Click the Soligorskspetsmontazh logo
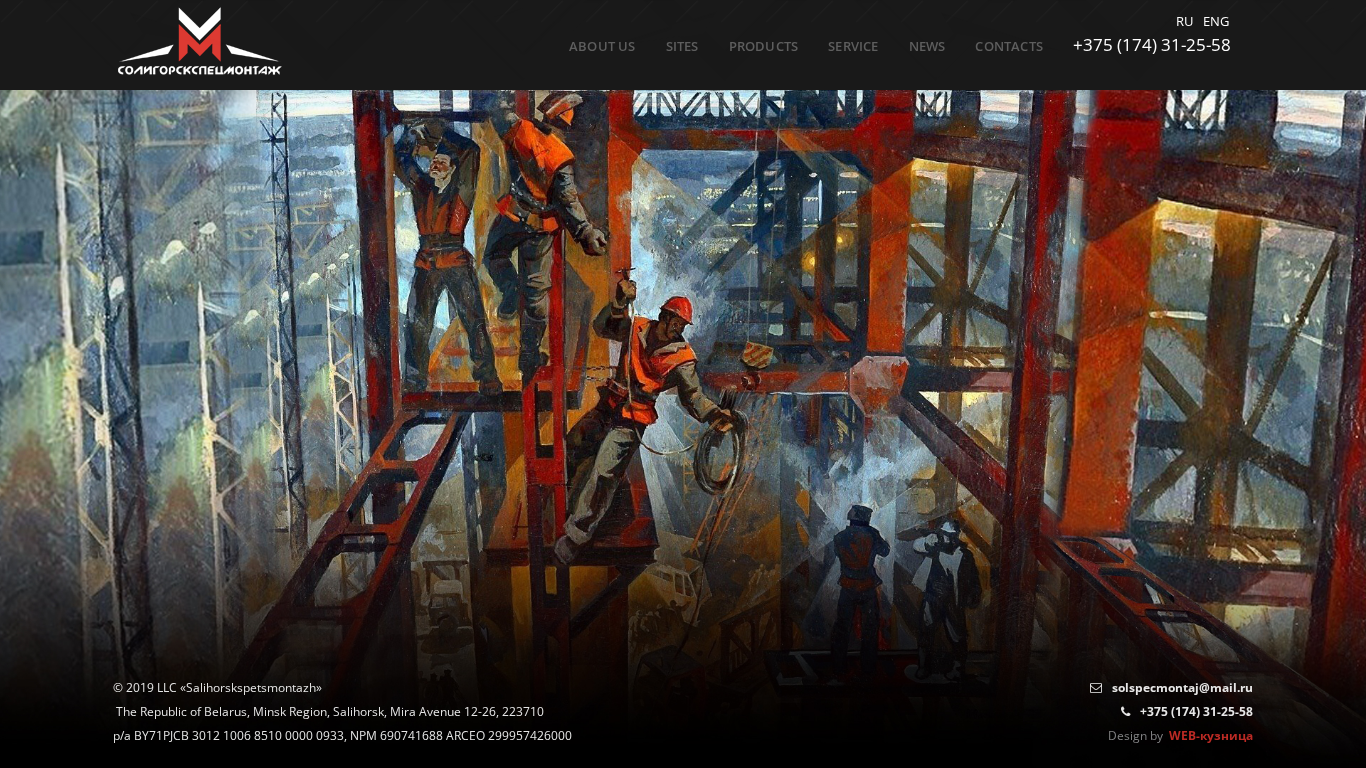The height and width of the screenshot is (768, 1366). coord(199,42)
